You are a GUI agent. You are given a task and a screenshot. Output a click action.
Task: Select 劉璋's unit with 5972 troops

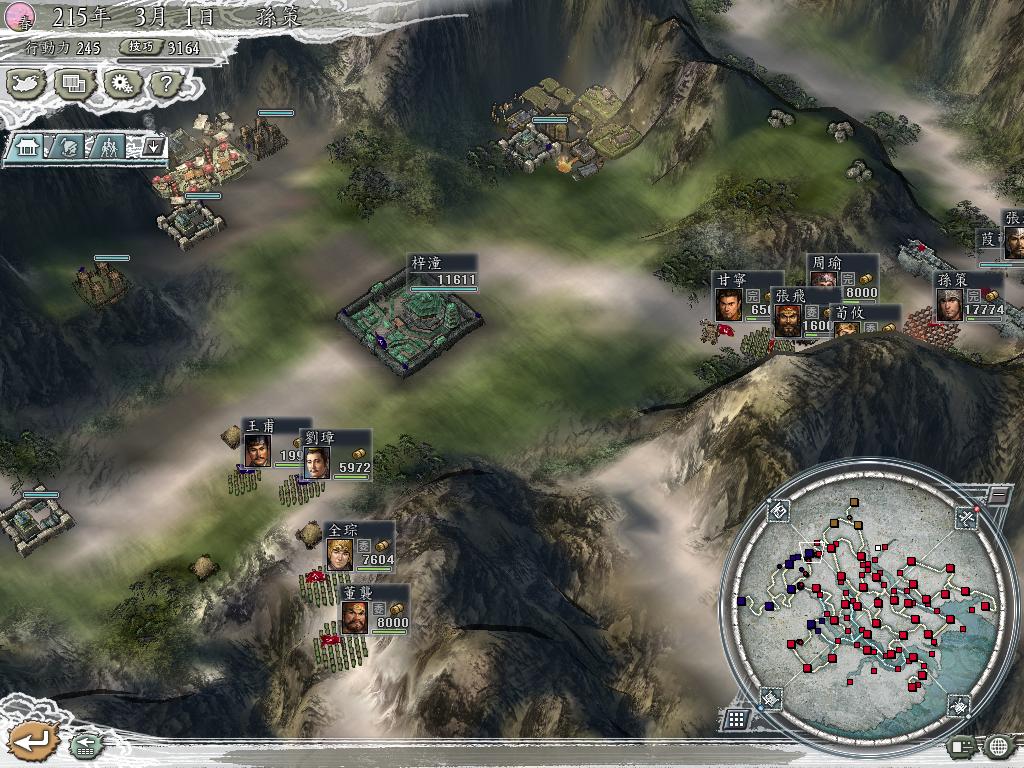pos(335,456)
